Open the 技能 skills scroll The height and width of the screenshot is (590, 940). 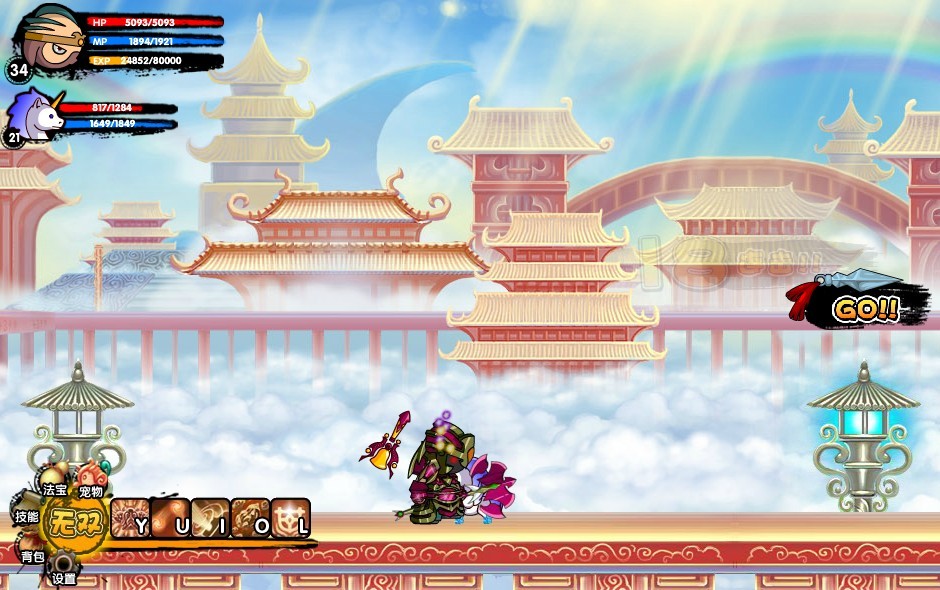(x=27, y=512)
